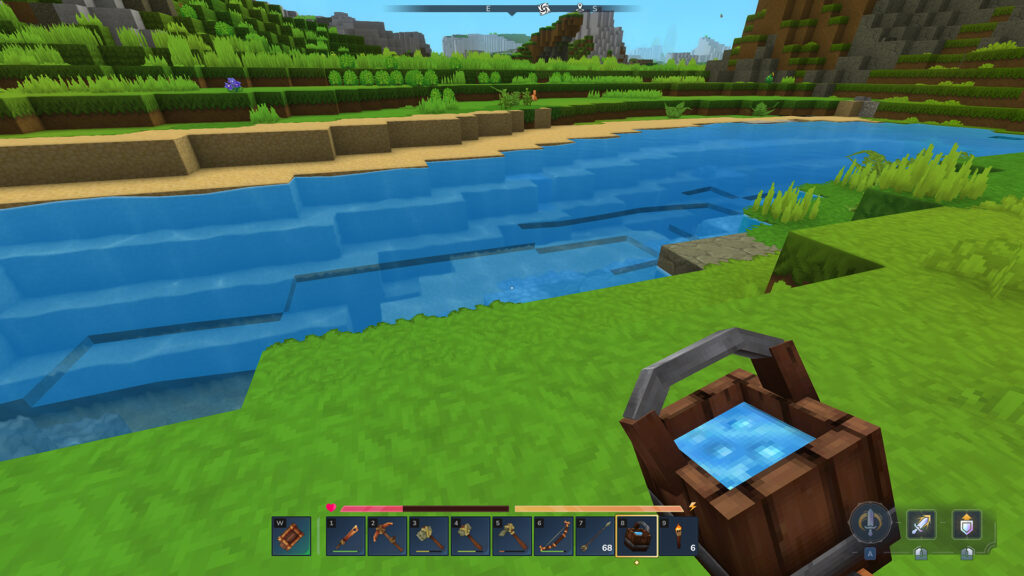
Task: Click the location pin on the compass
Action: click(578, 9)
